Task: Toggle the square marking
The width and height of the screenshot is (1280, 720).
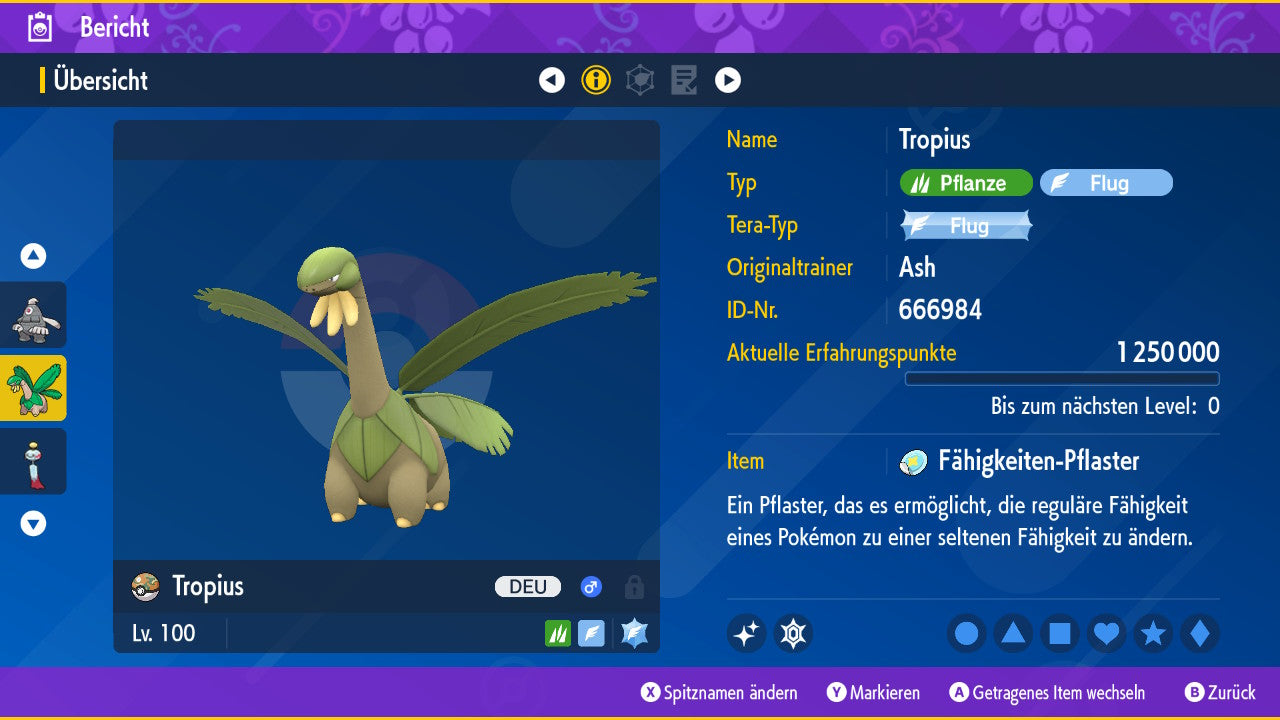Action: tap(1060, 634)
